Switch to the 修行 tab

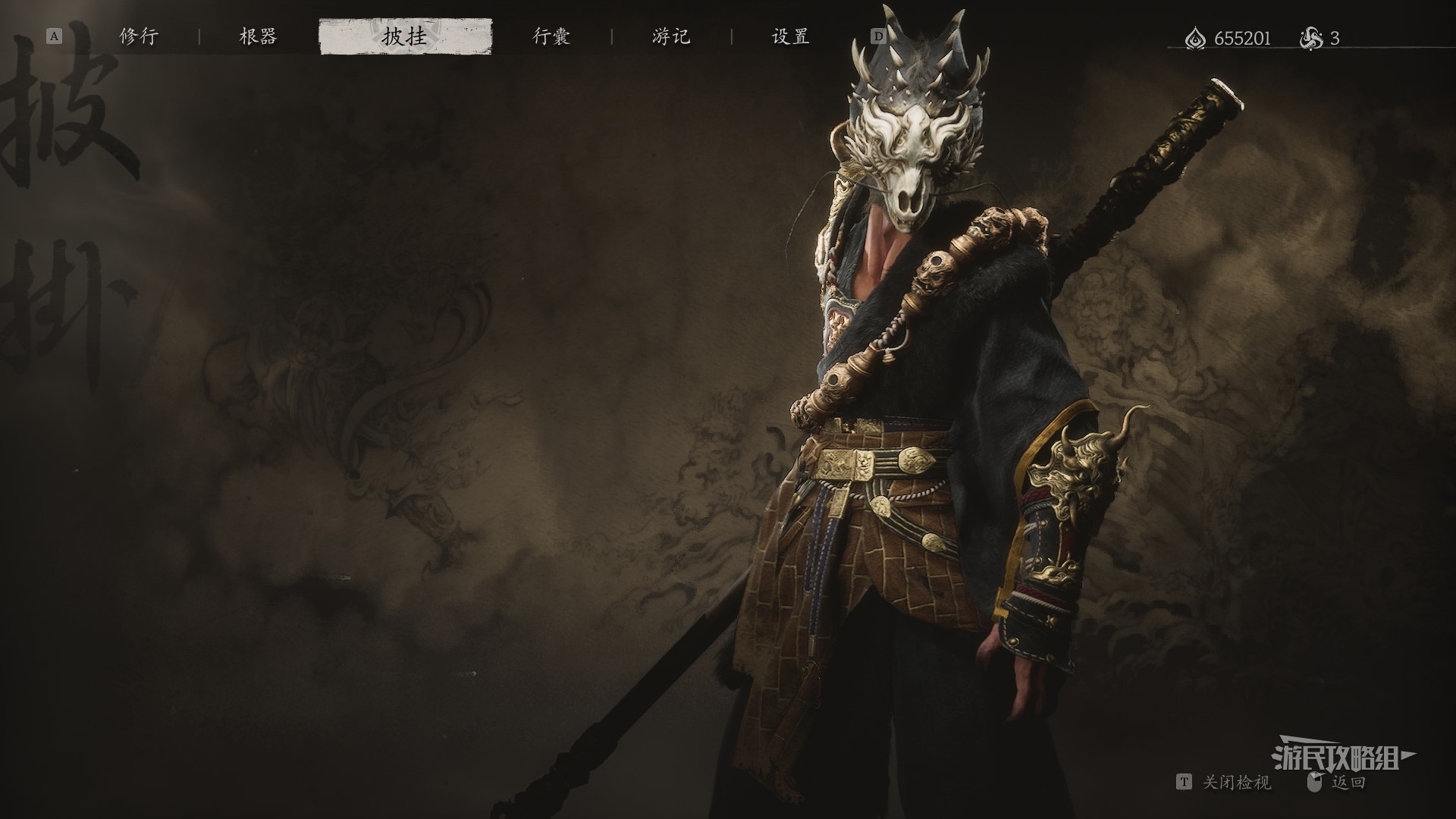(139, 36)
